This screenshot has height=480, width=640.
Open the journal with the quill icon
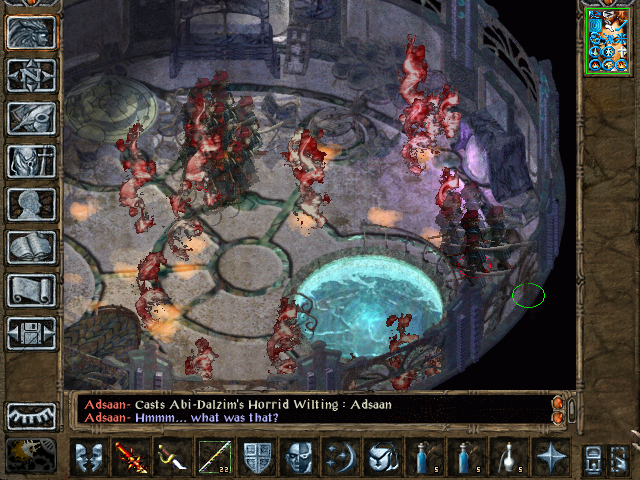tap(31, 118)
